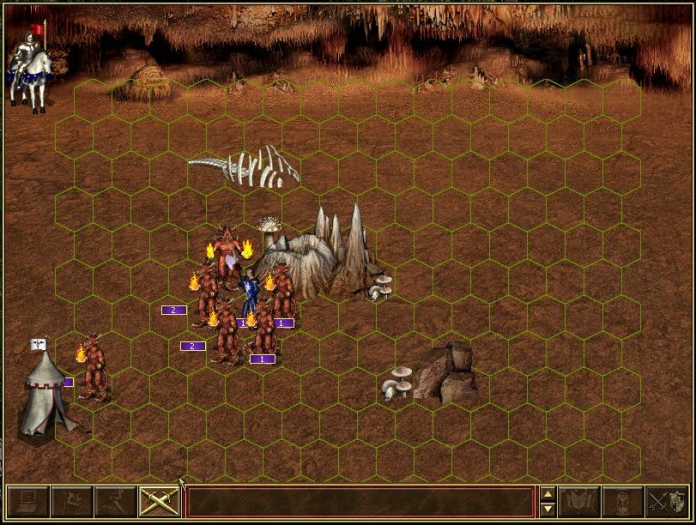Open the combat options menu

26,501
